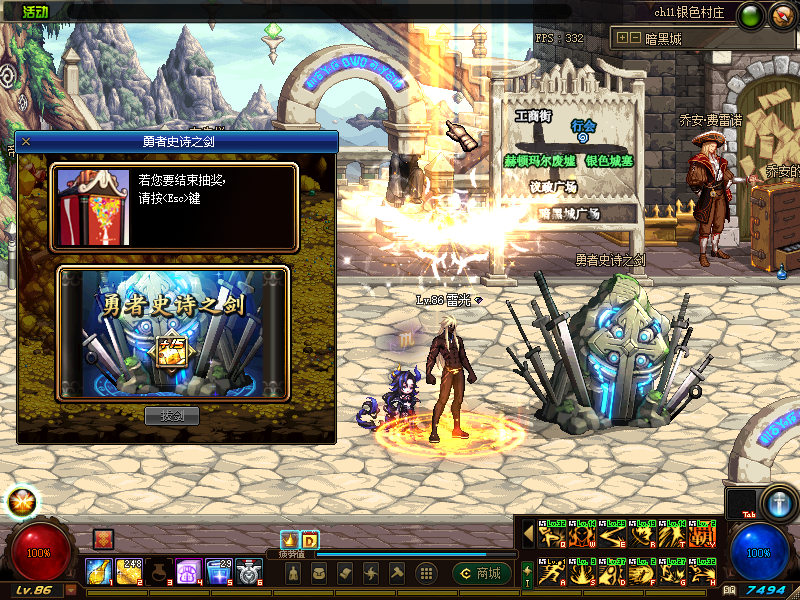Click the orange D buff icon

(x=309, y=540)
